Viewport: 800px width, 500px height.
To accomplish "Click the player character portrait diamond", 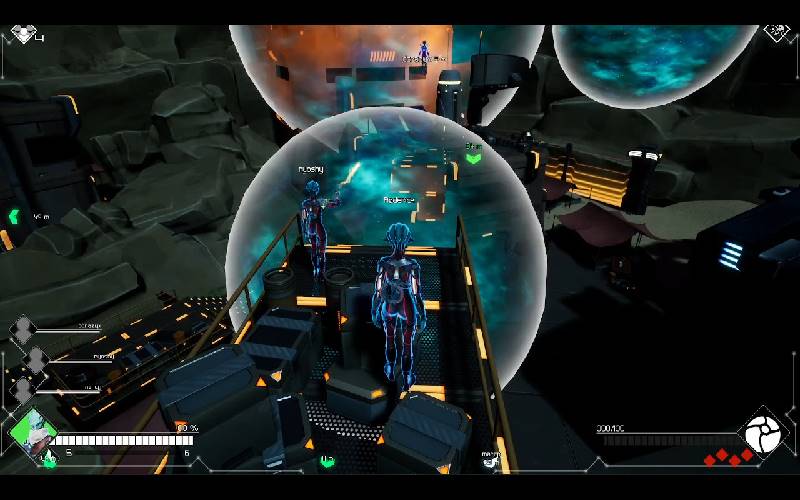I will tap(31, 431).
